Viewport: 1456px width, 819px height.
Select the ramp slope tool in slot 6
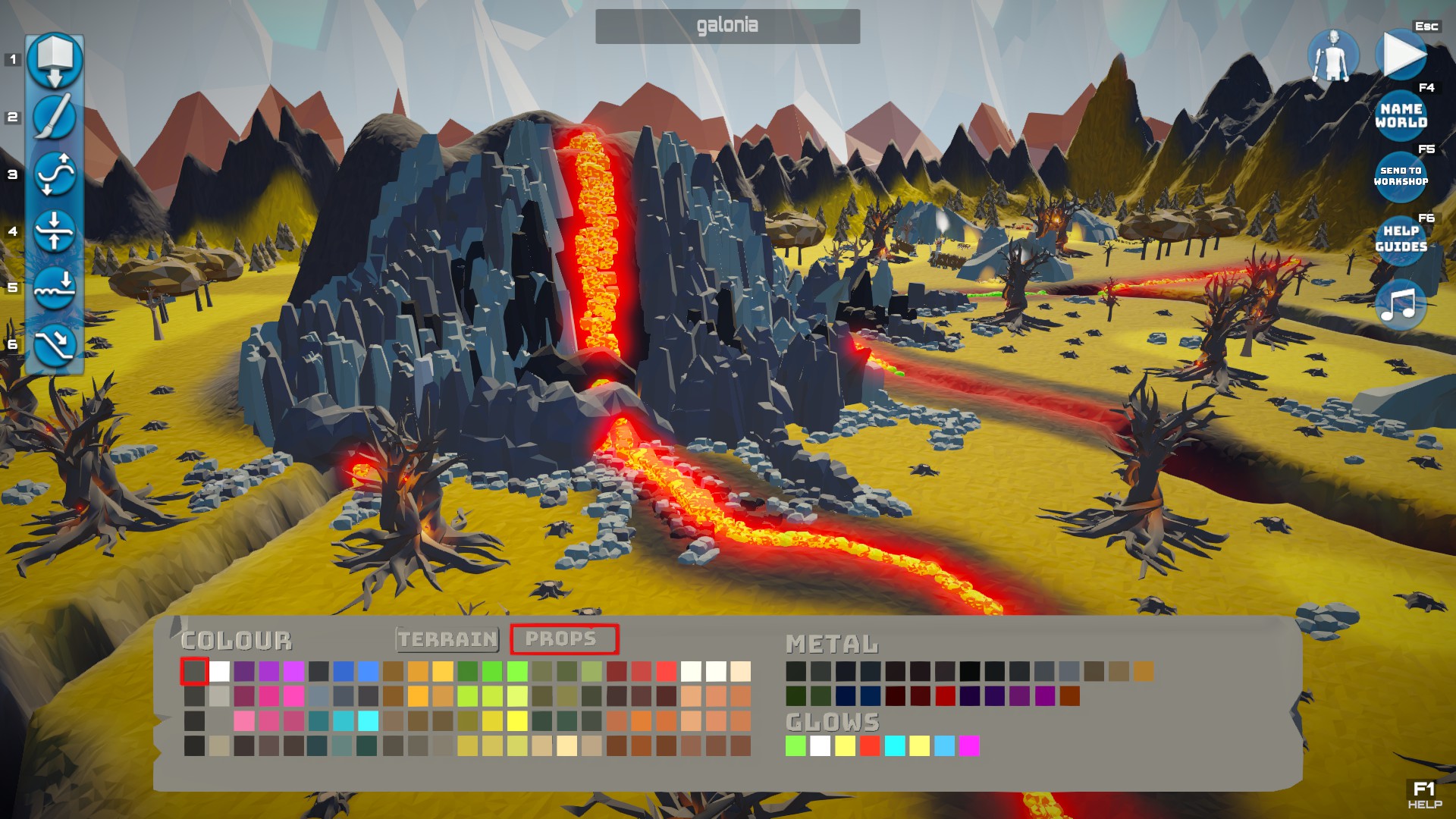(54, 344)
